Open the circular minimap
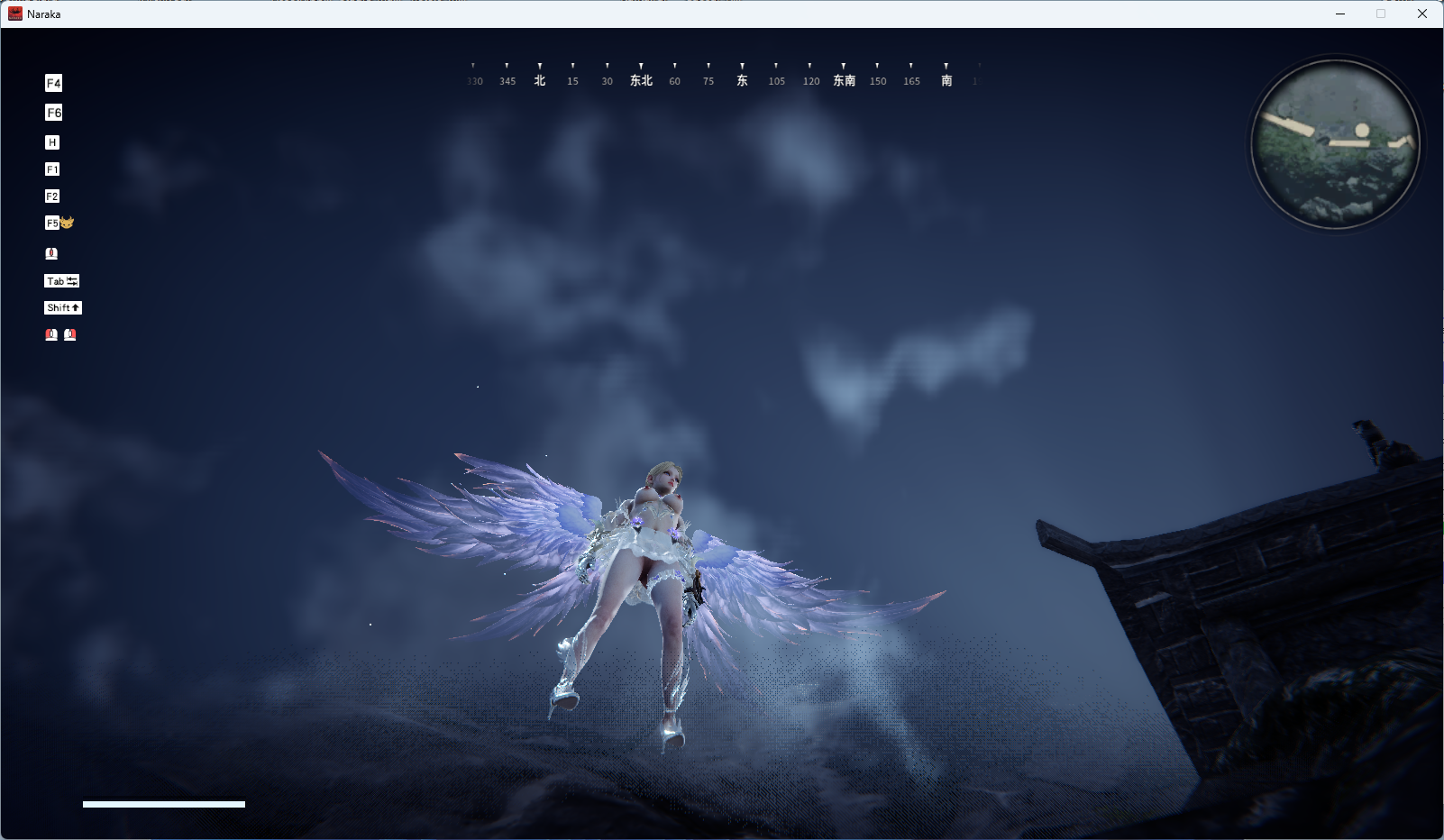 coord(1337,144)
